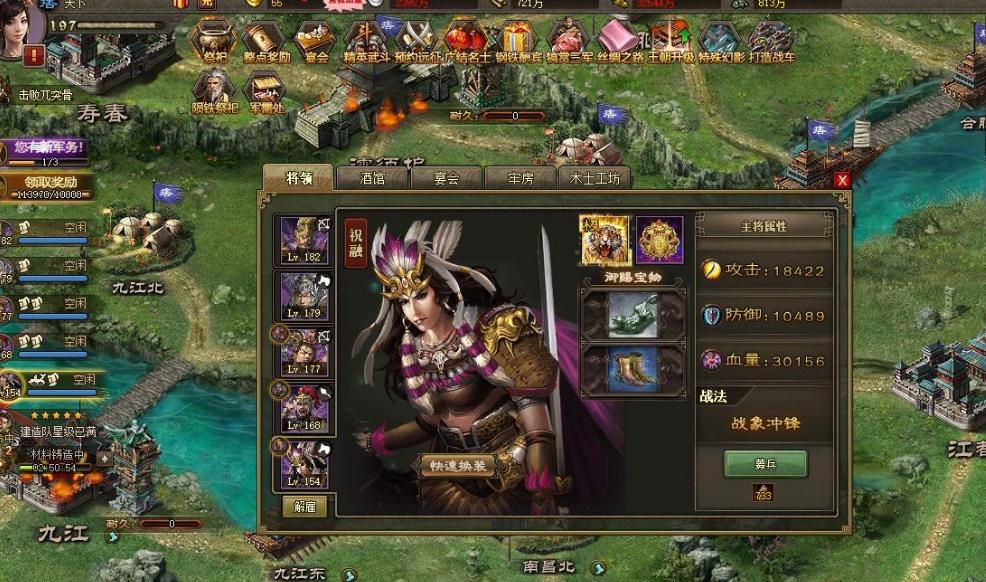Select the Lv. 168 general portrait
The width and height of the screenshot is (986, 582).
[x=304, y=409]
